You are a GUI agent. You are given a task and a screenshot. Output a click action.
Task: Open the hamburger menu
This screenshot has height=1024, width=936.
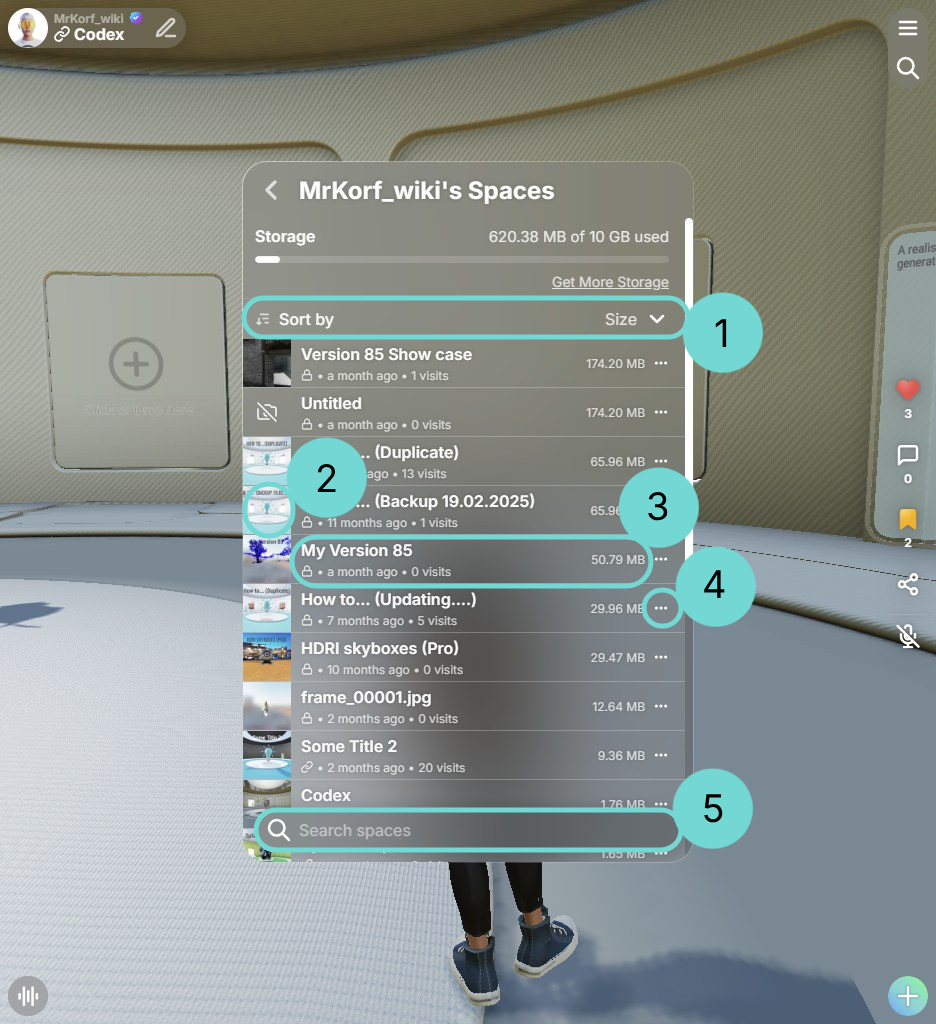coord(908,28)
